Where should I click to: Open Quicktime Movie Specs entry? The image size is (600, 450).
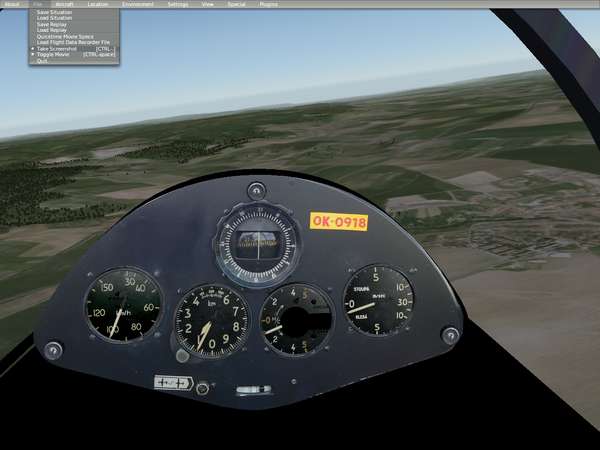coord(63,36)
